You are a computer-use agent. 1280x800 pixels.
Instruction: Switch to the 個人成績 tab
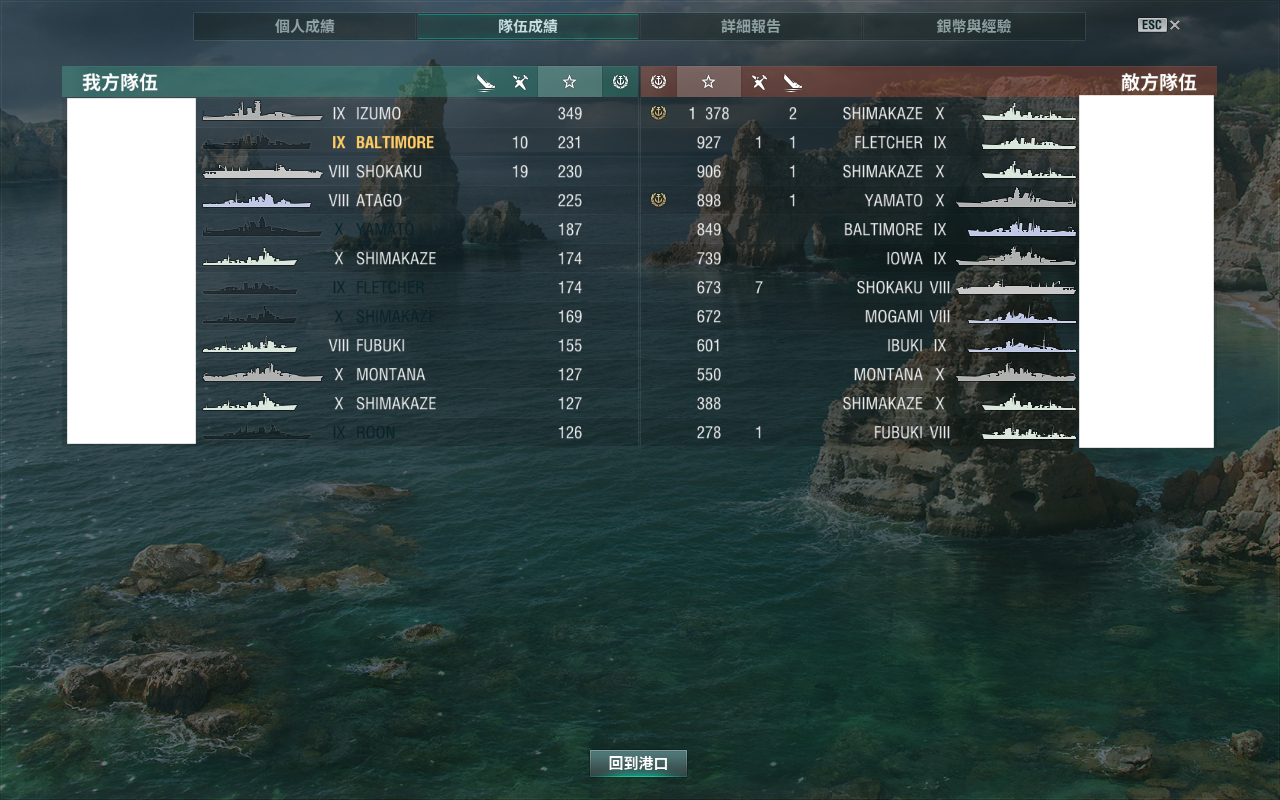coord(304,26)
